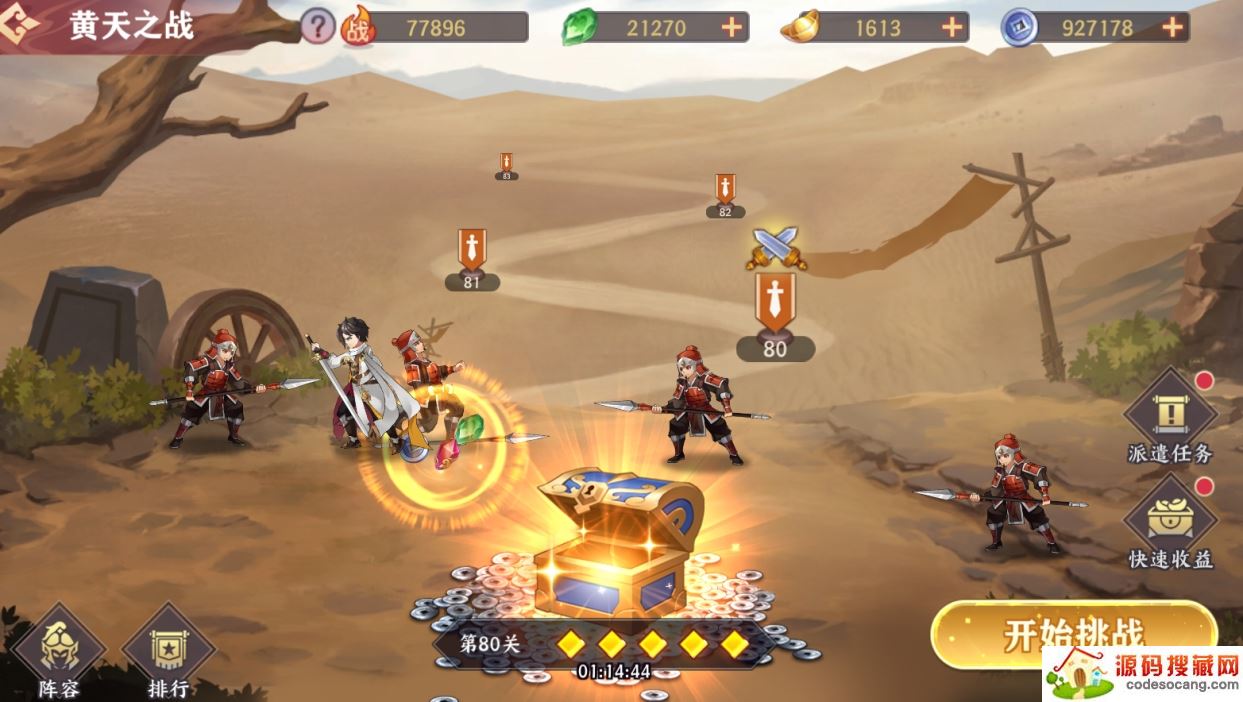The image size is (1243, 702).
Task: Add more gold ingots
Action: [x=952, y=28]
